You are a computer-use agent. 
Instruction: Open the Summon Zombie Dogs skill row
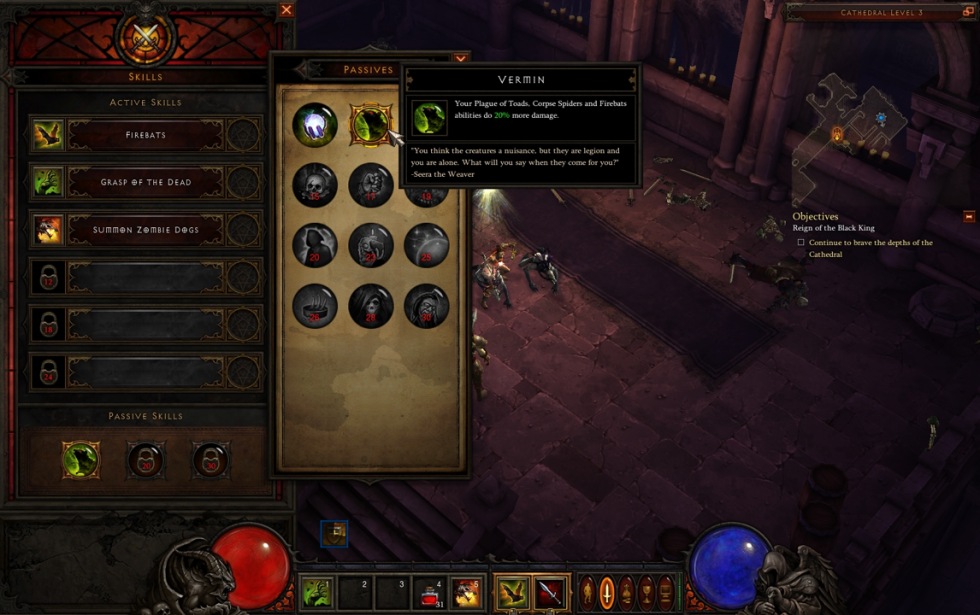[x=145, y=230]
